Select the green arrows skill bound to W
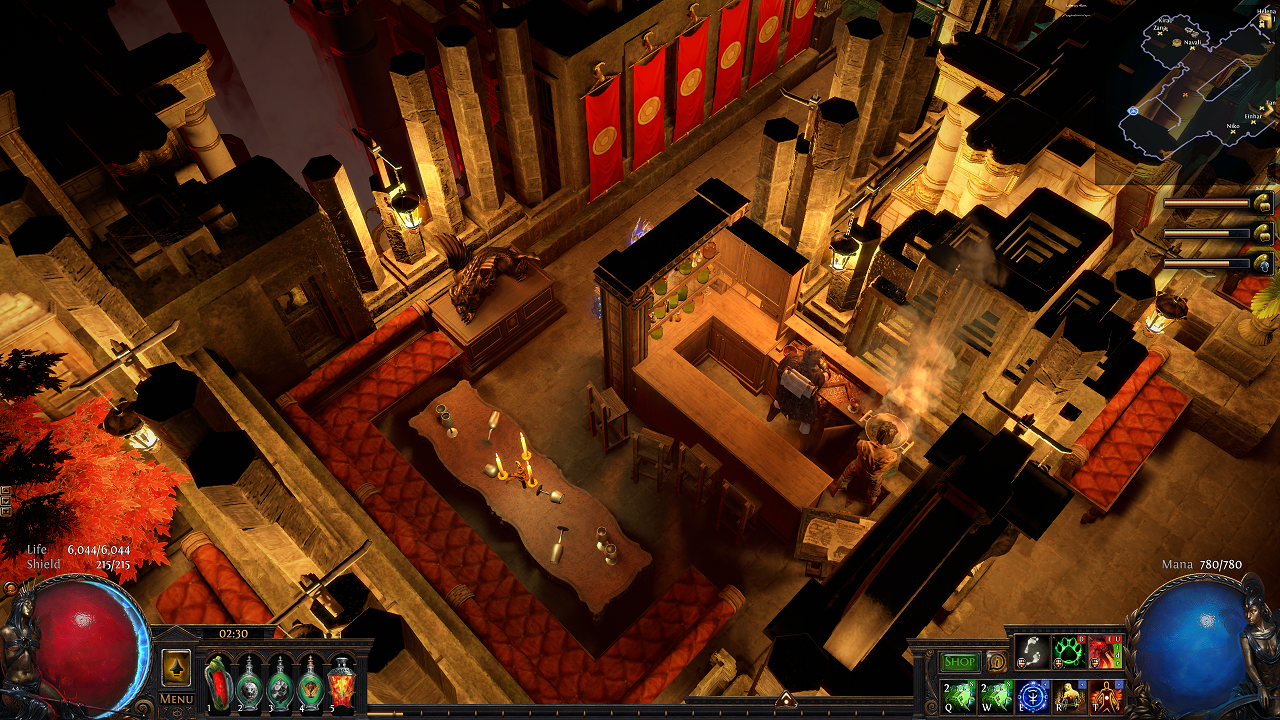Image resolution: width=1280 pixels, height=720 pixels. [x=996, y=695]
